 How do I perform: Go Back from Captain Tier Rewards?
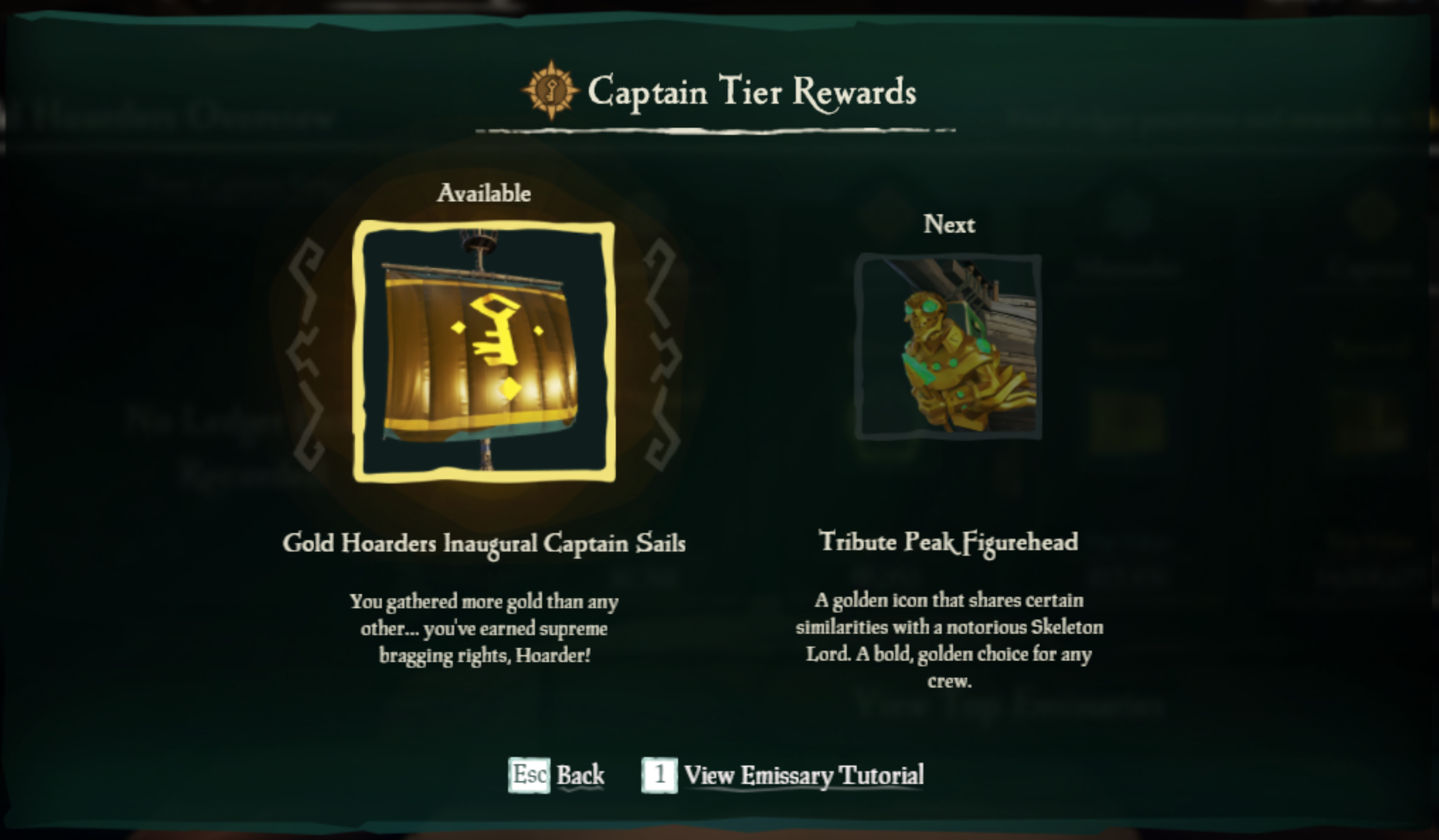[556, 776]
